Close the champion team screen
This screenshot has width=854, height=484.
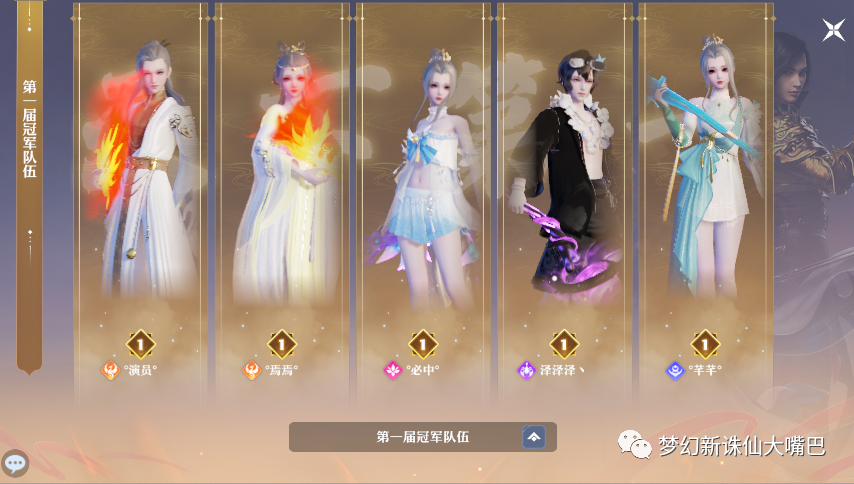coord(833,30)
